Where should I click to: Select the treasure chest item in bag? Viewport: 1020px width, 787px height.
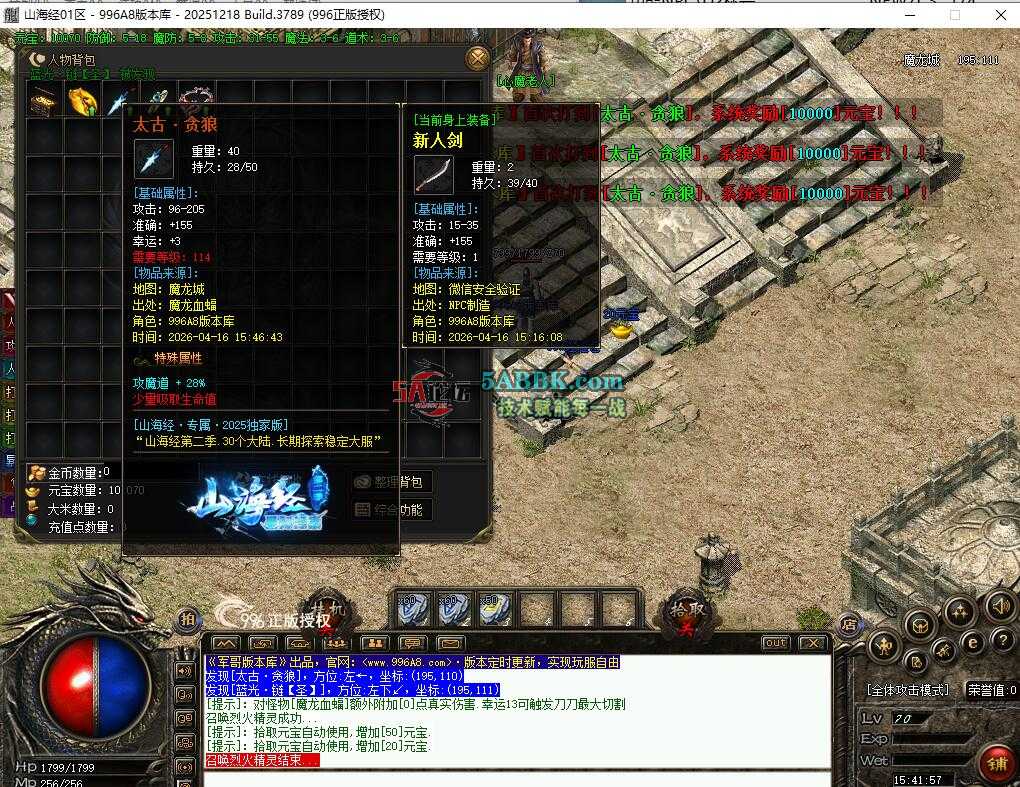43,101
